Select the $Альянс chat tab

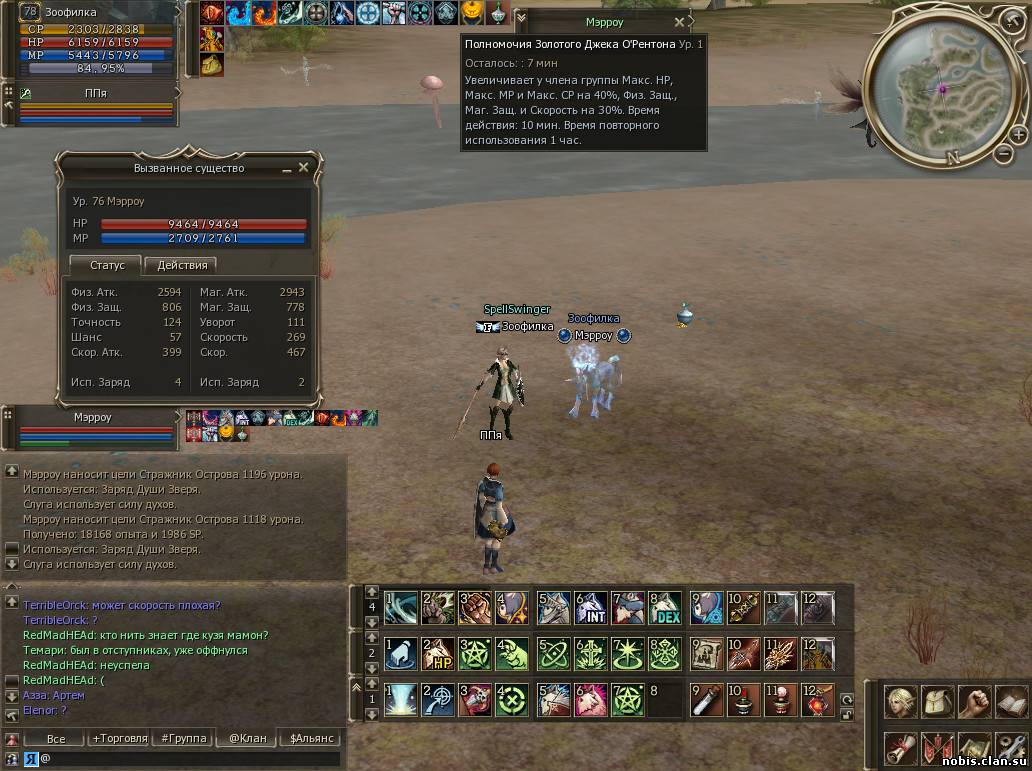313,739
